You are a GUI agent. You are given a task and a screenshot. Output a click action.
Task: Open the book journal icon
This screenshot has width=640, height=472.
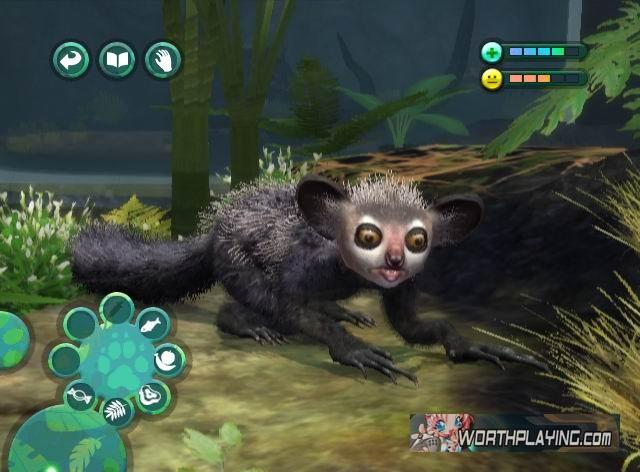[x=117, y=61]
